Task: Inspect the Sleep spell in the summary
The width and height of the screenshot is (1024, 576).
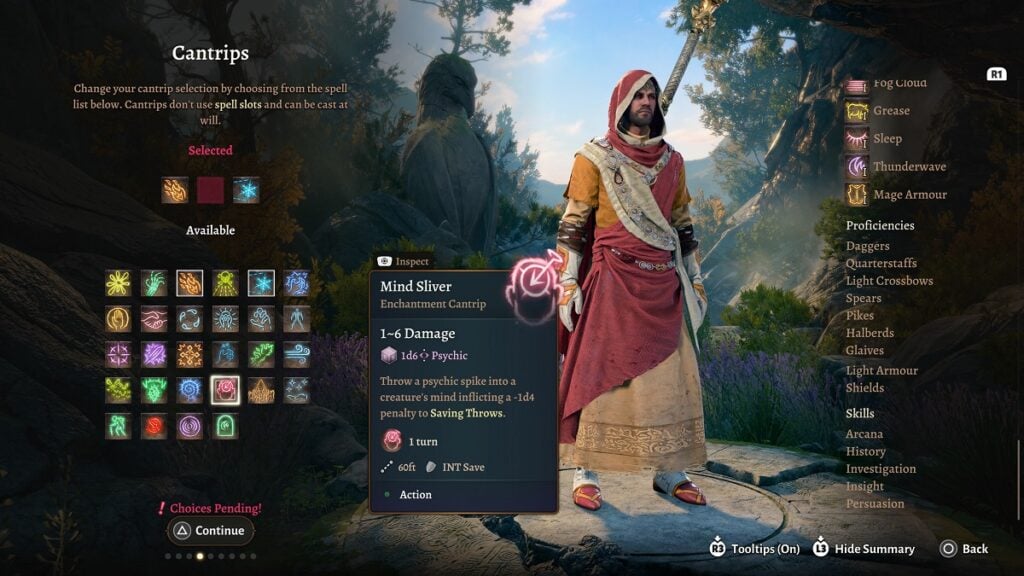Action: (886, 139)
